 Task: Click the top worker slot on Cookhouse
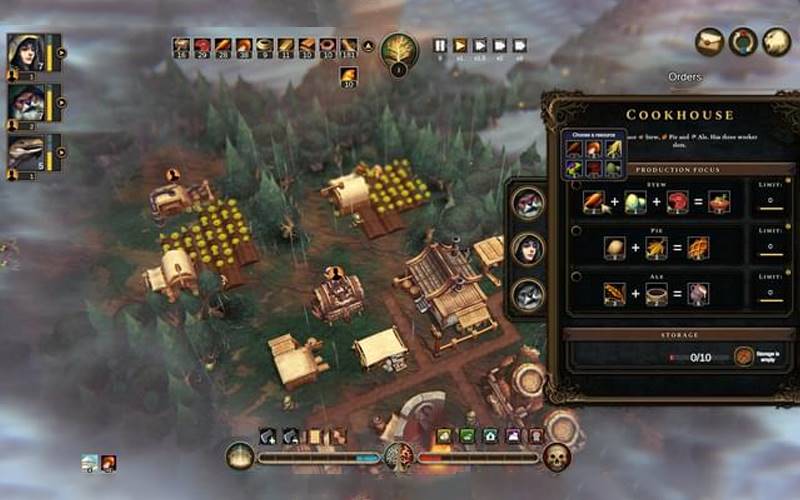pyautogui.click(x=527, y=202)
